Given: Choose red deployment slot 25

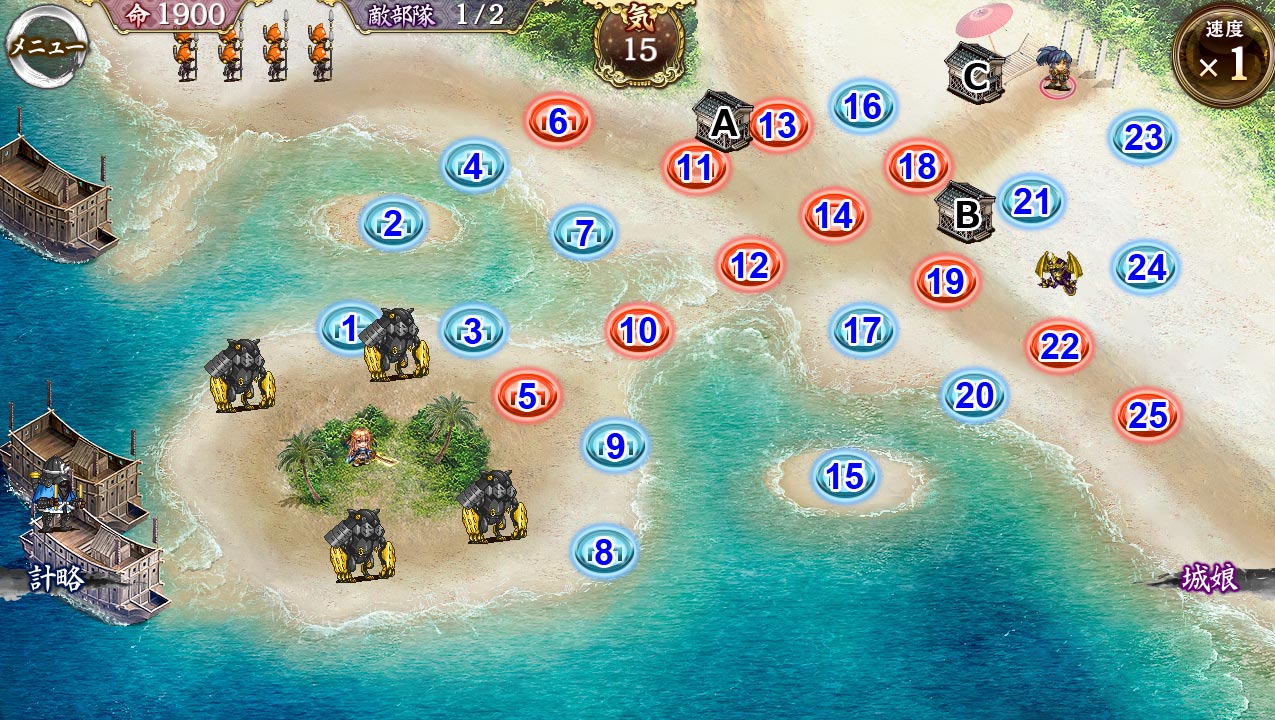Looking at the screenshot, I should (x=1148, y=415).
